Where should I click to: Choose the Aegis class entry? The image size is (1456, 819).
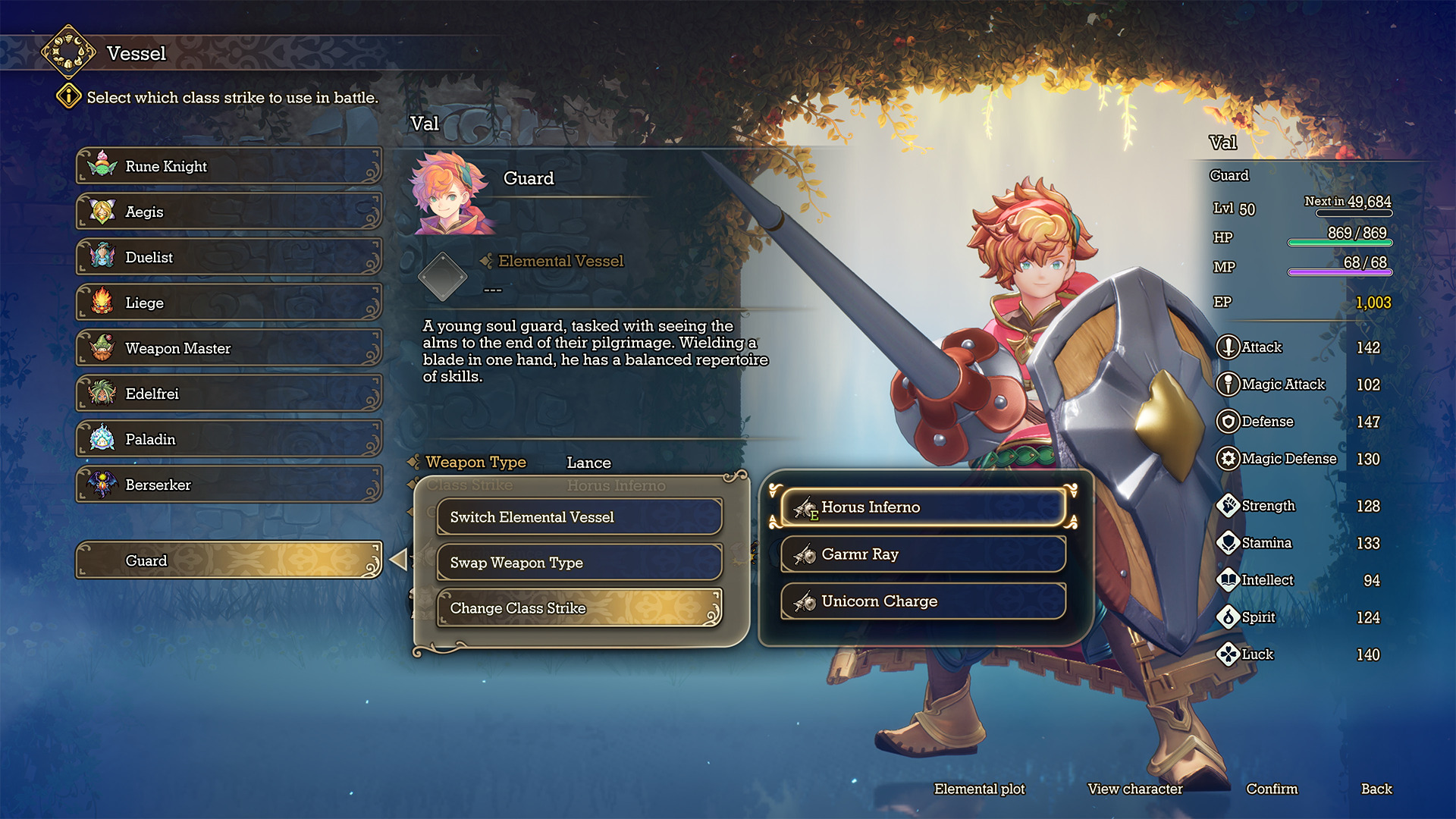(228, 212)
